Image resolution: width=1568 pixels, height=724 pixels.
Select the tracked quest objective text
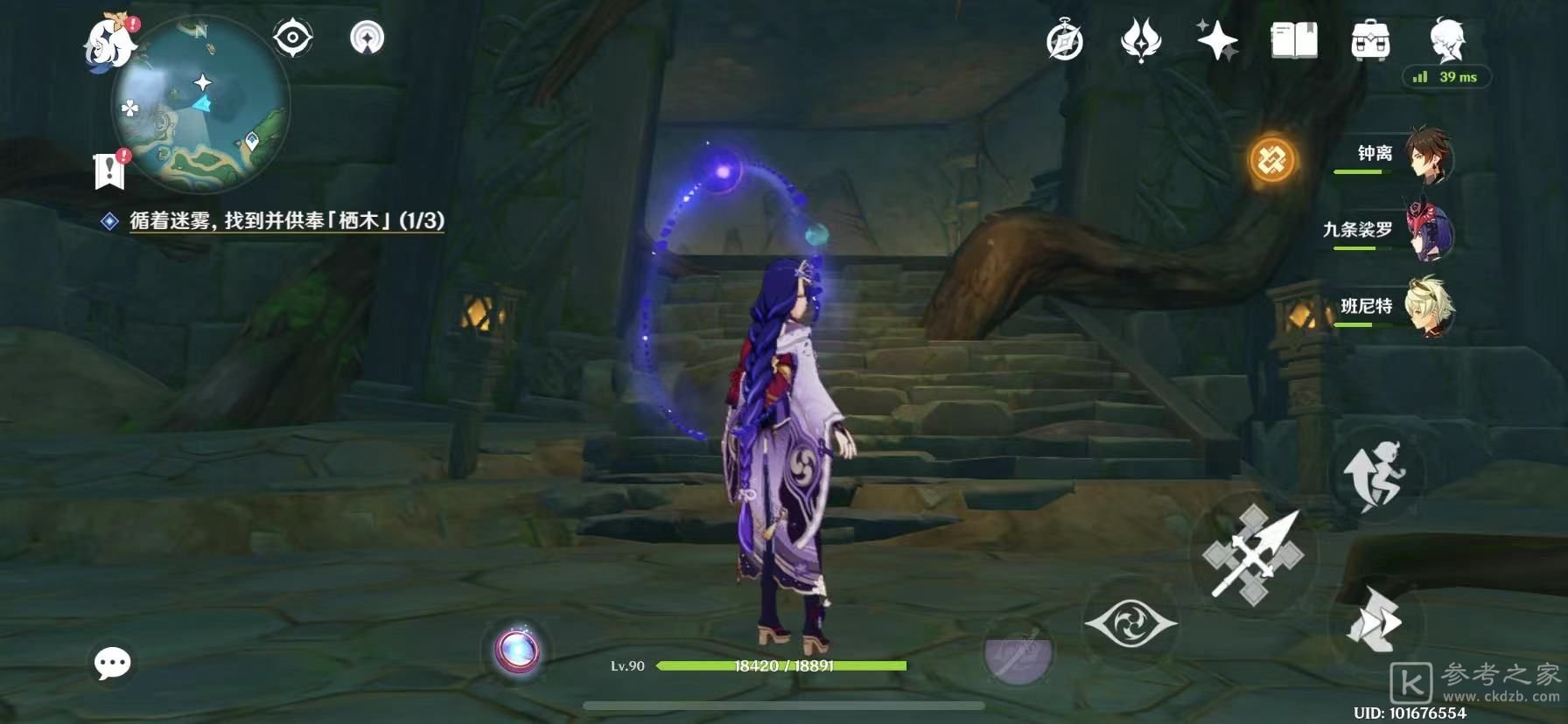286,221
